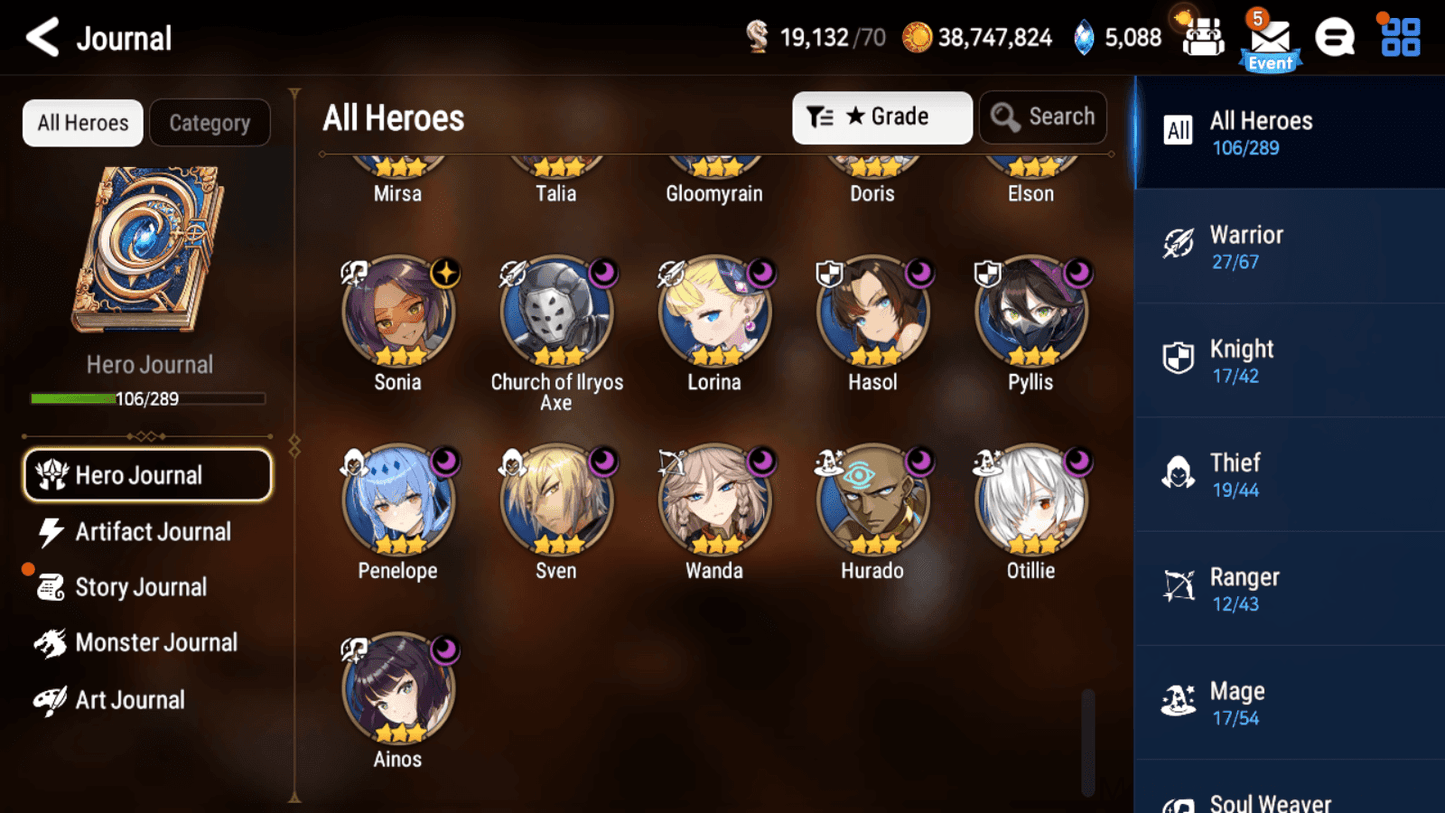Click the speech bubble community icon
The width and height of the screenshot is (1445, 813).
point(1334,37)
